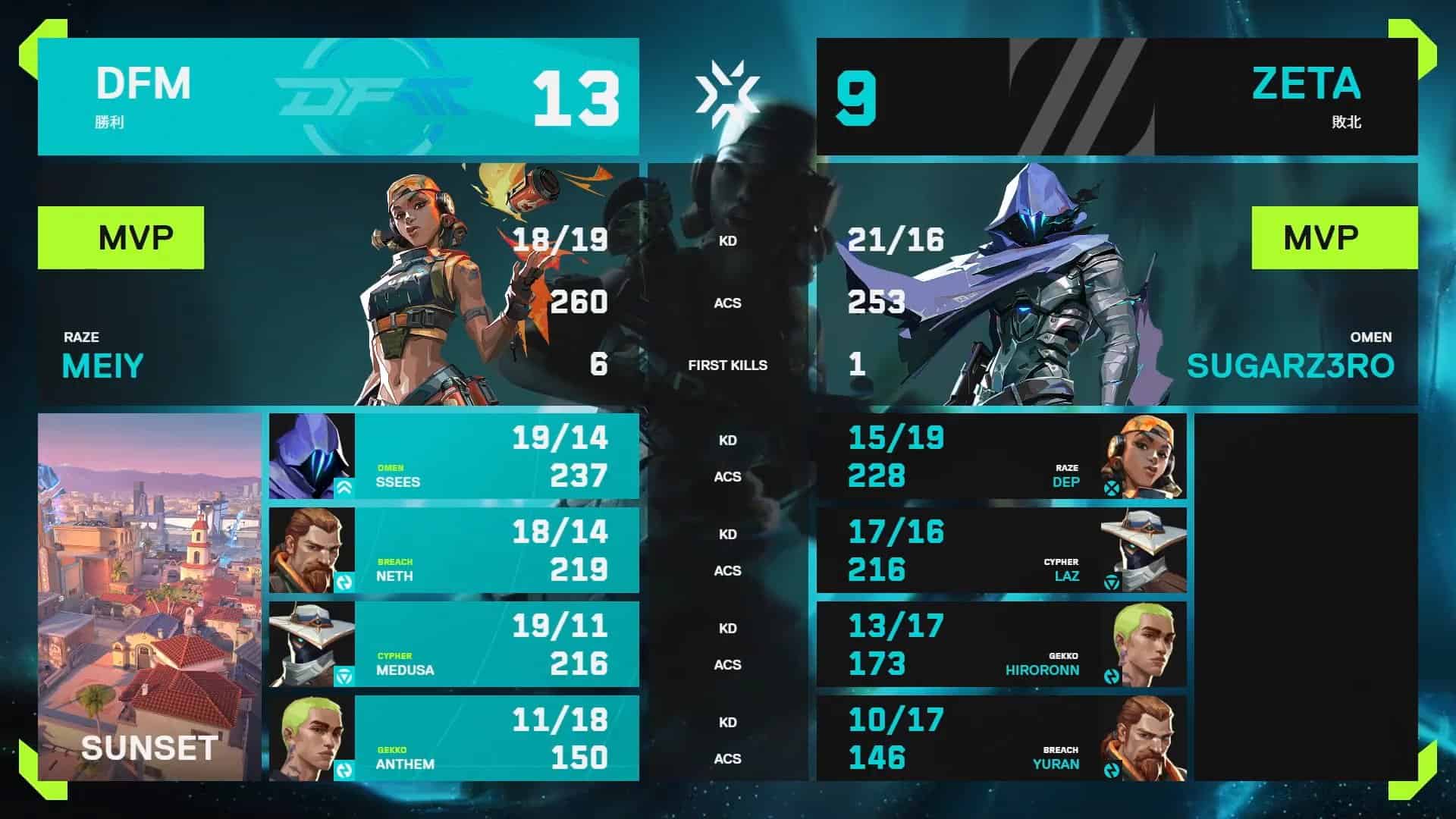Select HIRORONN's Gekko player row
The height and width of the screenshot is (819, 1456).
(x=1001, y=644)
